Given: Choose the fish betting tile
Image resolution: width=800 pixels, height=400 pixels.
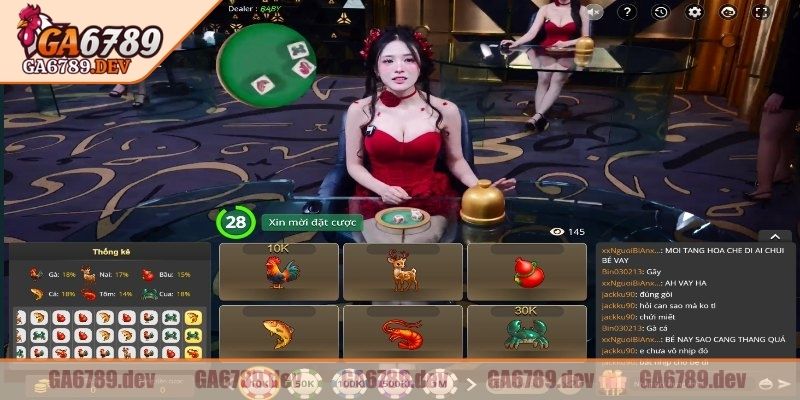Looking at the screenshot, I should 278,332.
